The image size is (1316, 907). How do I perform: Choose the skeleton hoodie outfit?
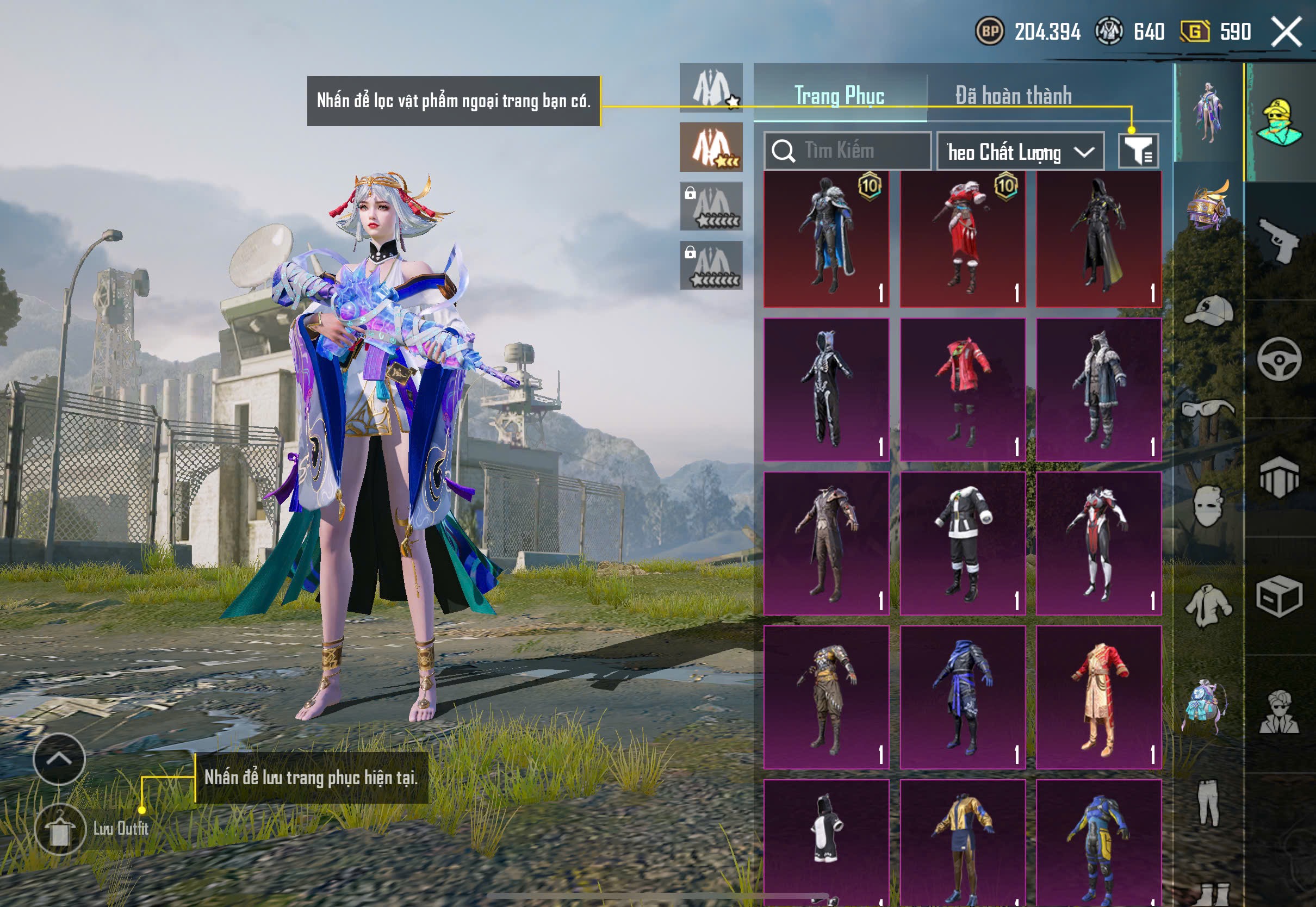(x=826, y=389)
